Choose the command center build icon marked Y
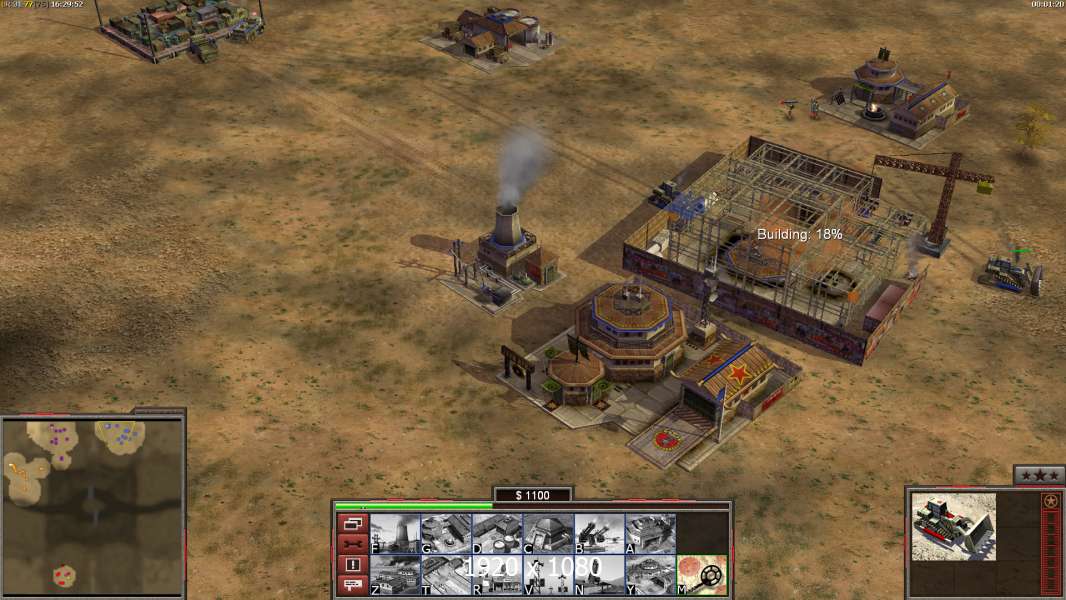The image size is (1066, 600). click(x=650, y=575)
